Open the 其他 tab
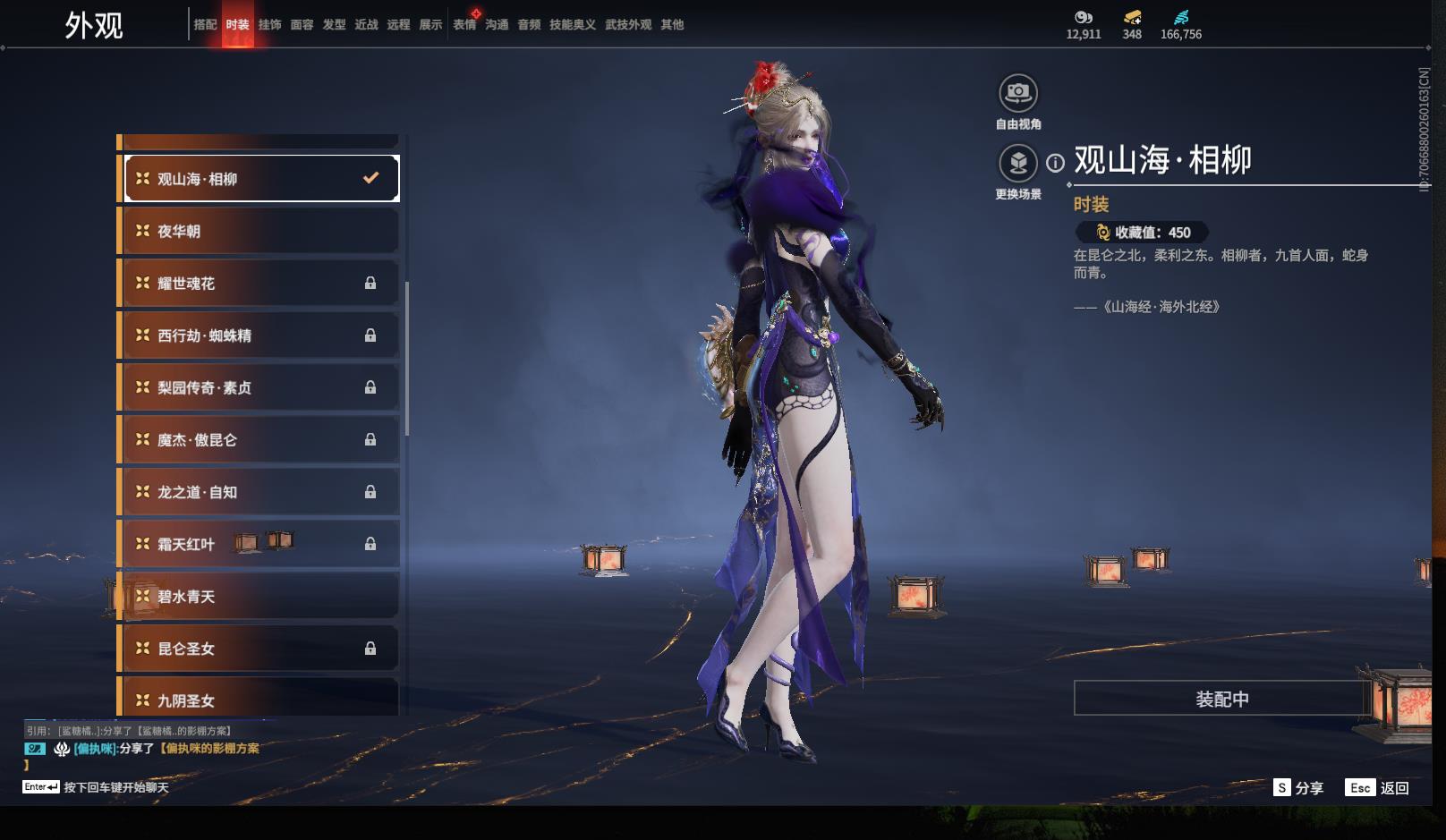Screen dimensions: 1446x840 [x=672, y=25]
